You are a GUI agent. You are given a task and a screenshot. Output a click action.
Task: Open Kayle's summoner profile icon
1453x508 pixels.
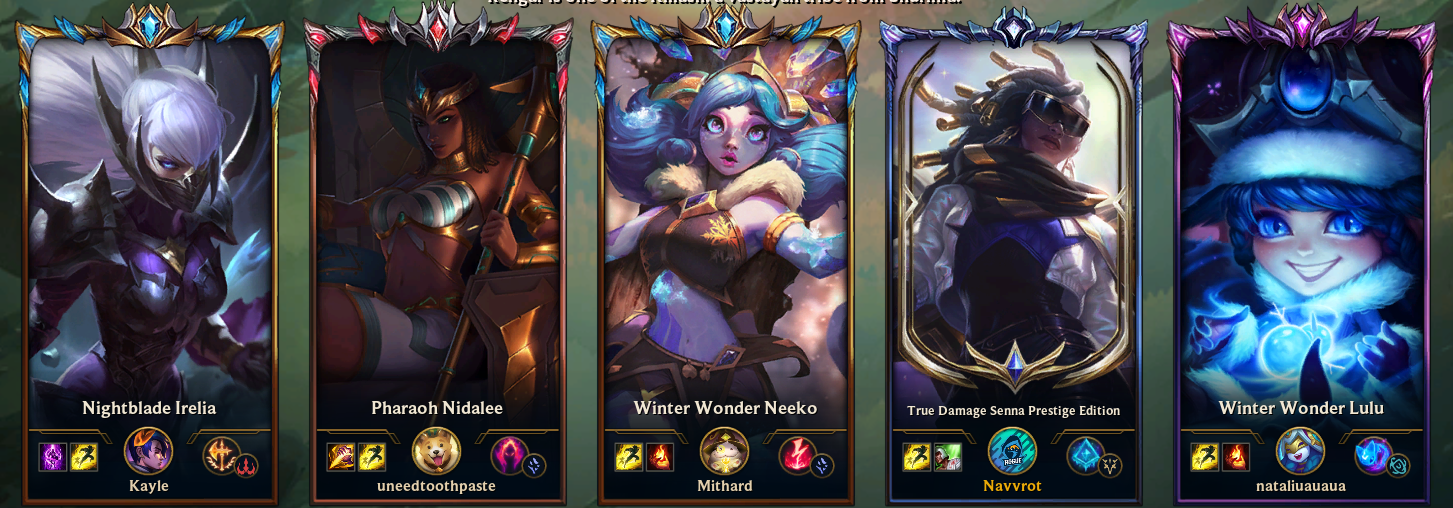pyautogui.click(x=149, y=451)
